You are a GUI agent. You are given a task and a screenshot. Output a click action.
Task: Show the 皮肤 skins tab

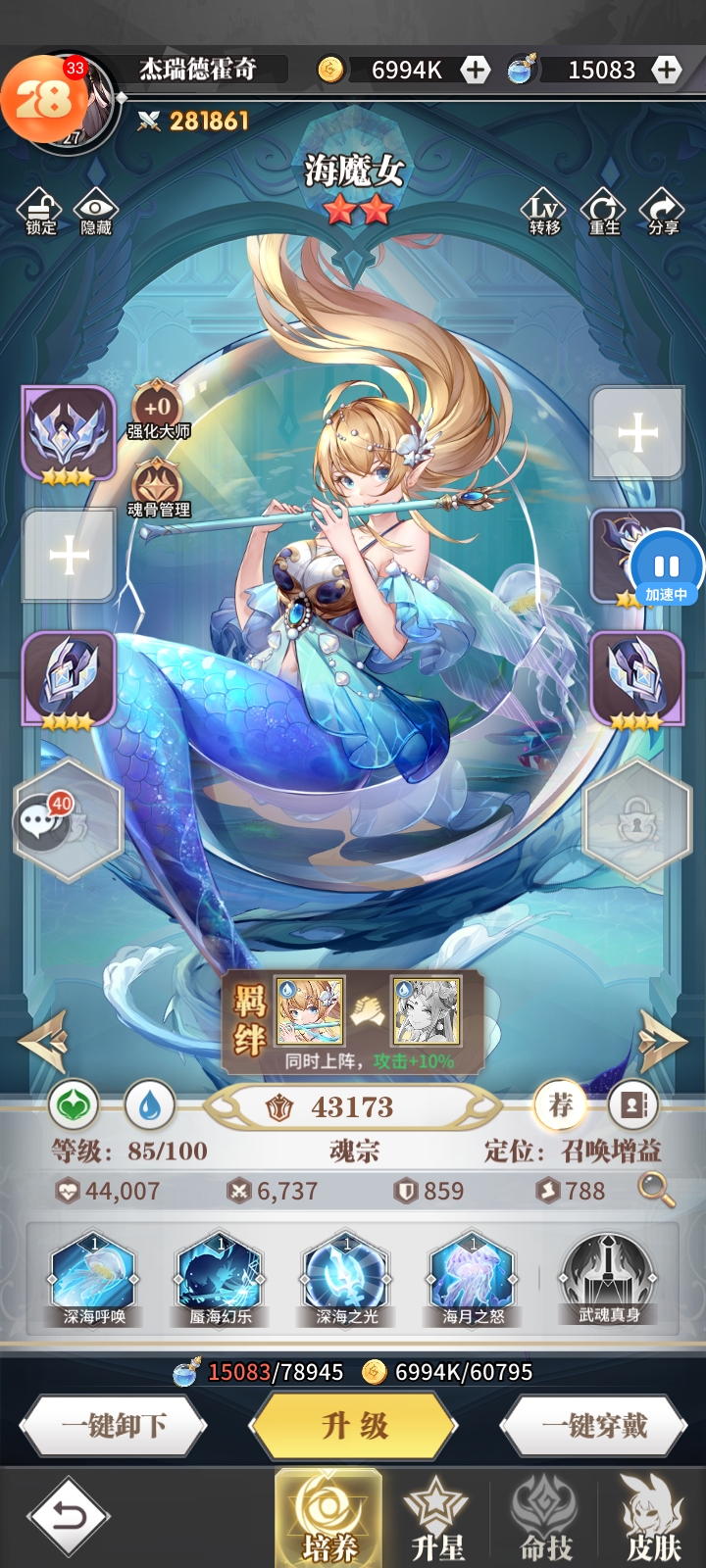coord(653,1518)
